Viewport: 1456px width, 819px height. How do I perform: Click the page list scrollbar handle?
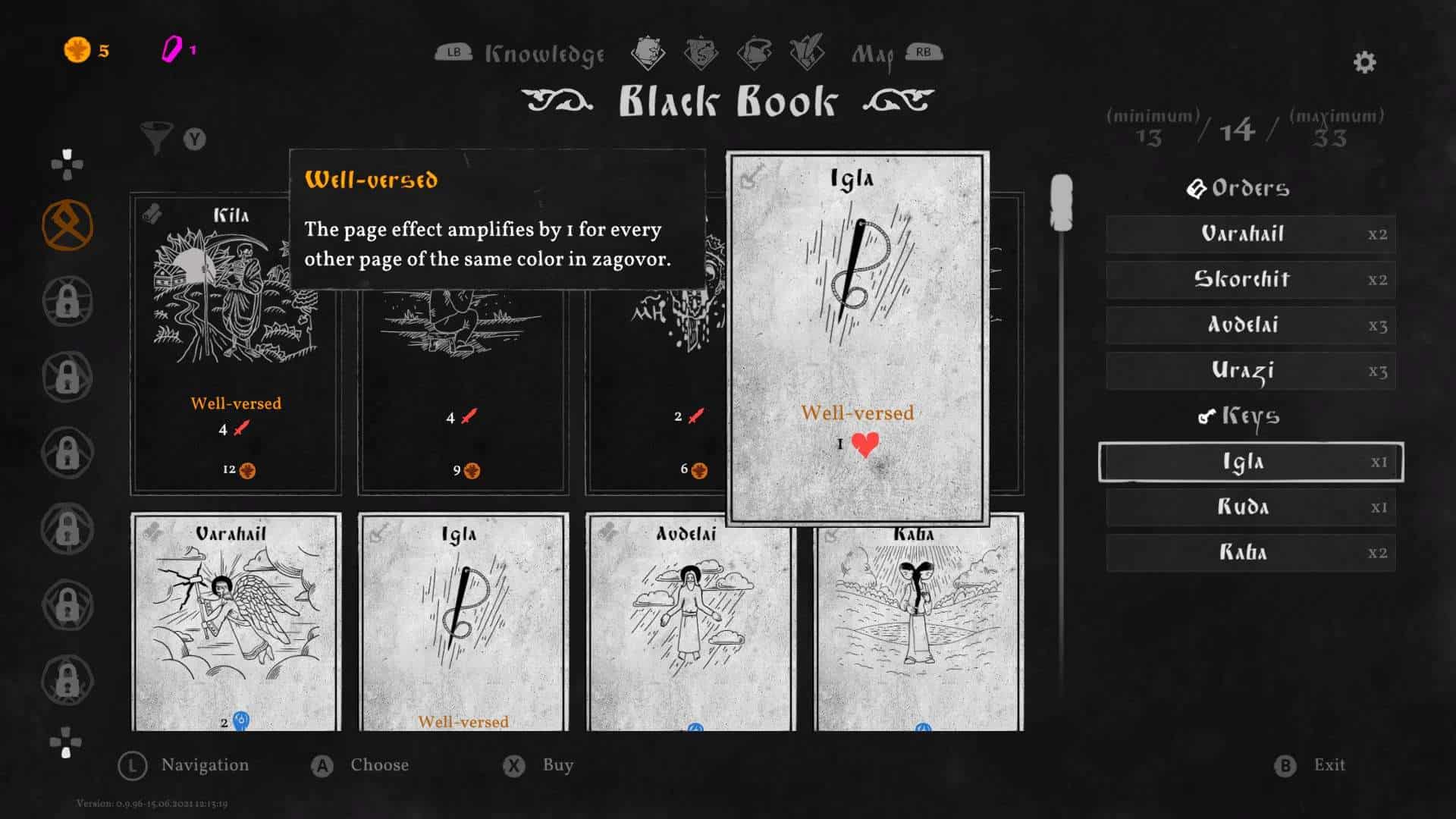1061,202
